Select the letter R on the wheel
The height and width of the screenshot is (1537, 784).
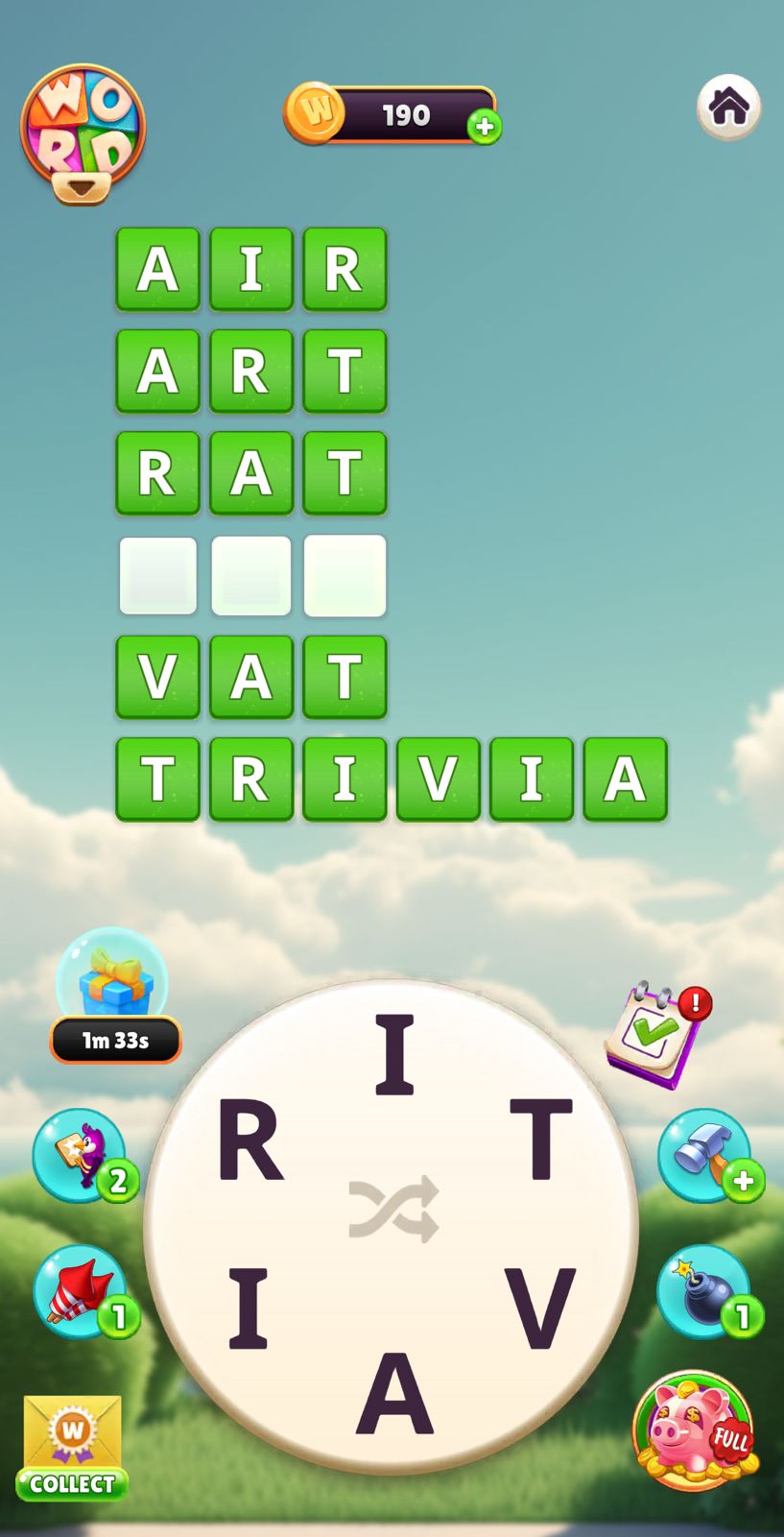[x=249, y=1141]
